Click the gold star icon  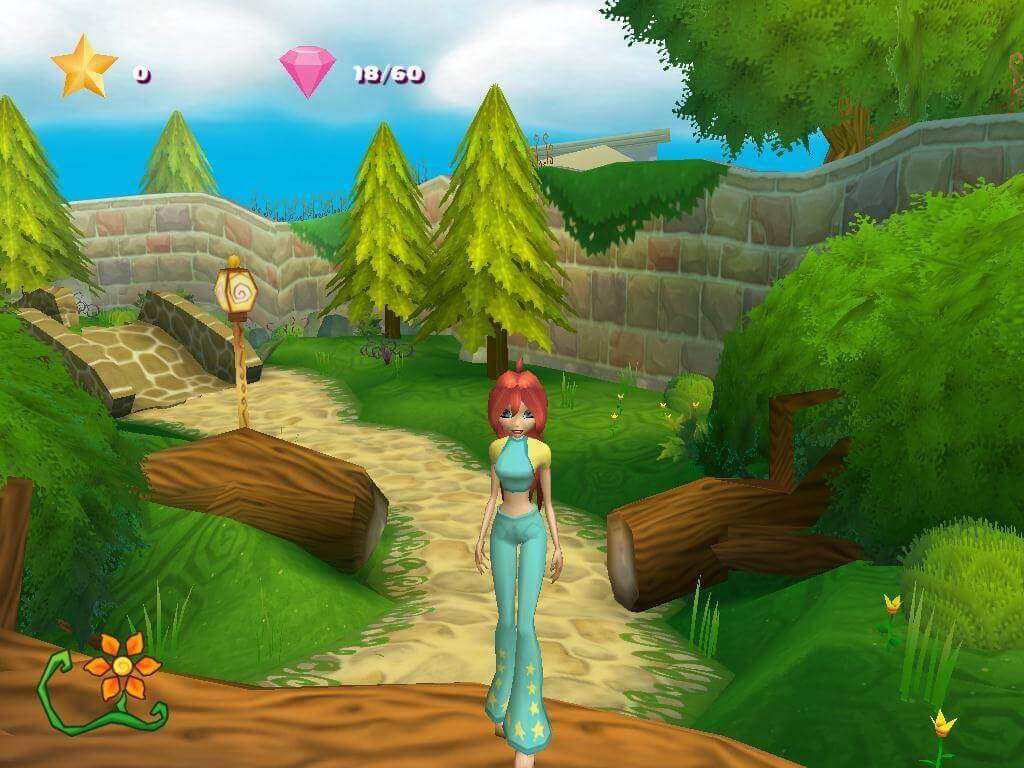(84, 66)
